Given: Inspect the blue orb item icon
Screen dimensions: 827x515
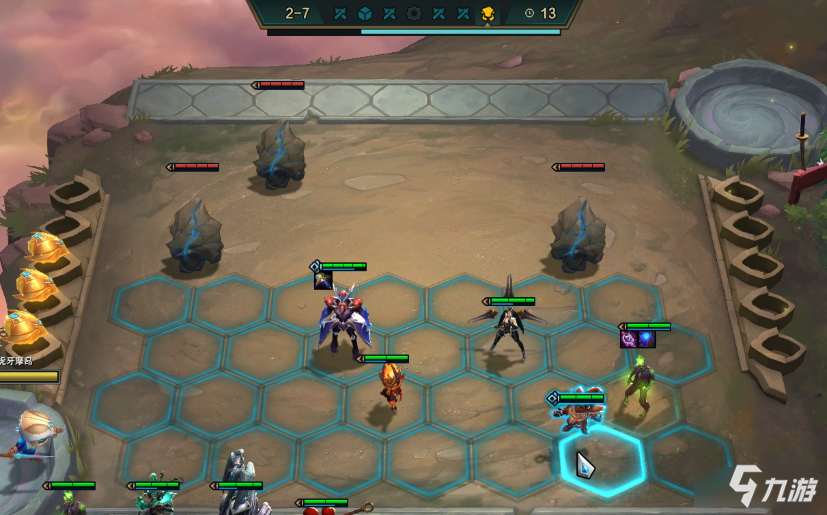Looking at the screenshot, I should 646,340.
